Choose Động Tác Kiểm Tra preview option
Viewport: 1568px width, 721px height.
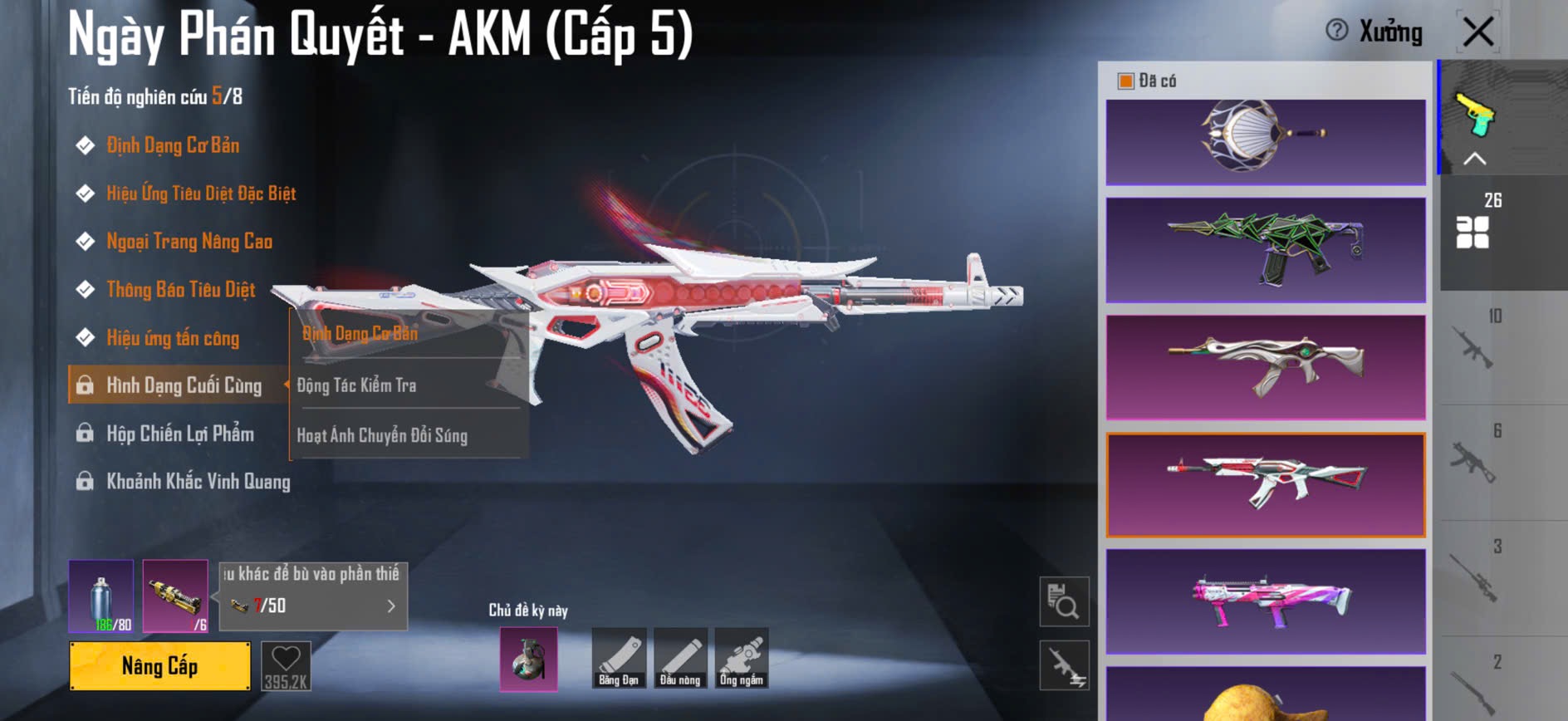pyautogui.click(x=357, y=385)
